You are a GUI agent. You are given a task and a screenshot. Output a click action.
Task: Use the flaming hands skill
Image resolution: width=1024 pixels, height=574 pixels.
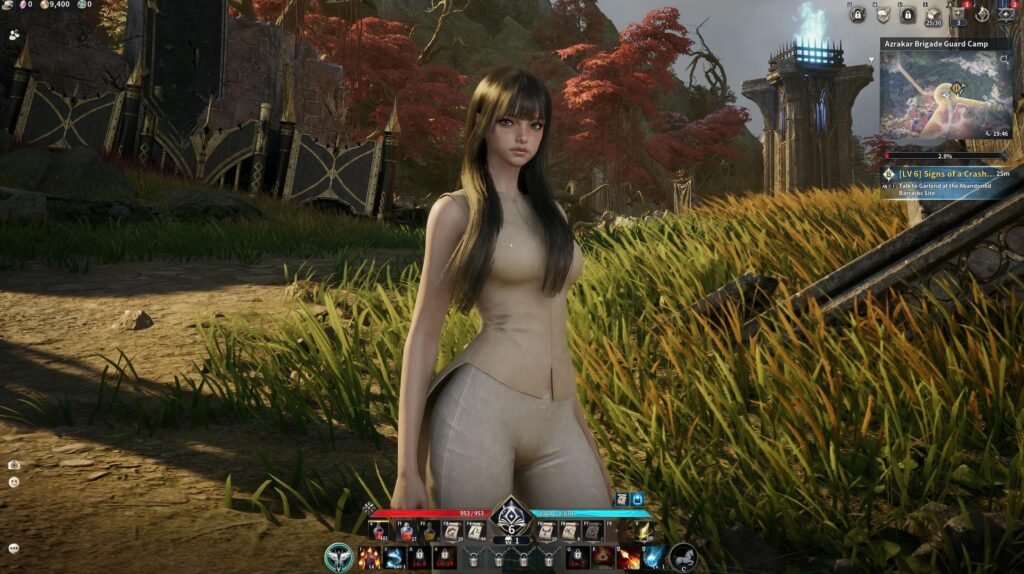point(369,557)
